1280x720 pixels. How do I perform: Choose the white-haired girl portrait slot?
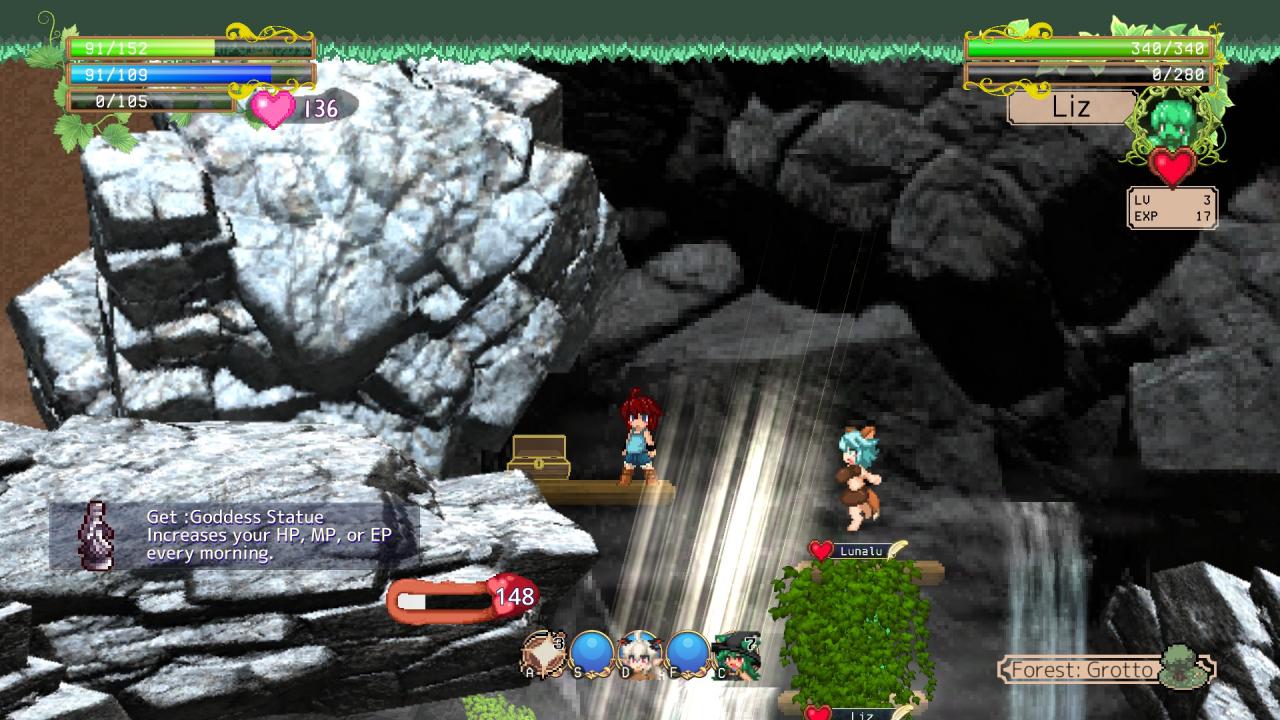click(639, 654)
